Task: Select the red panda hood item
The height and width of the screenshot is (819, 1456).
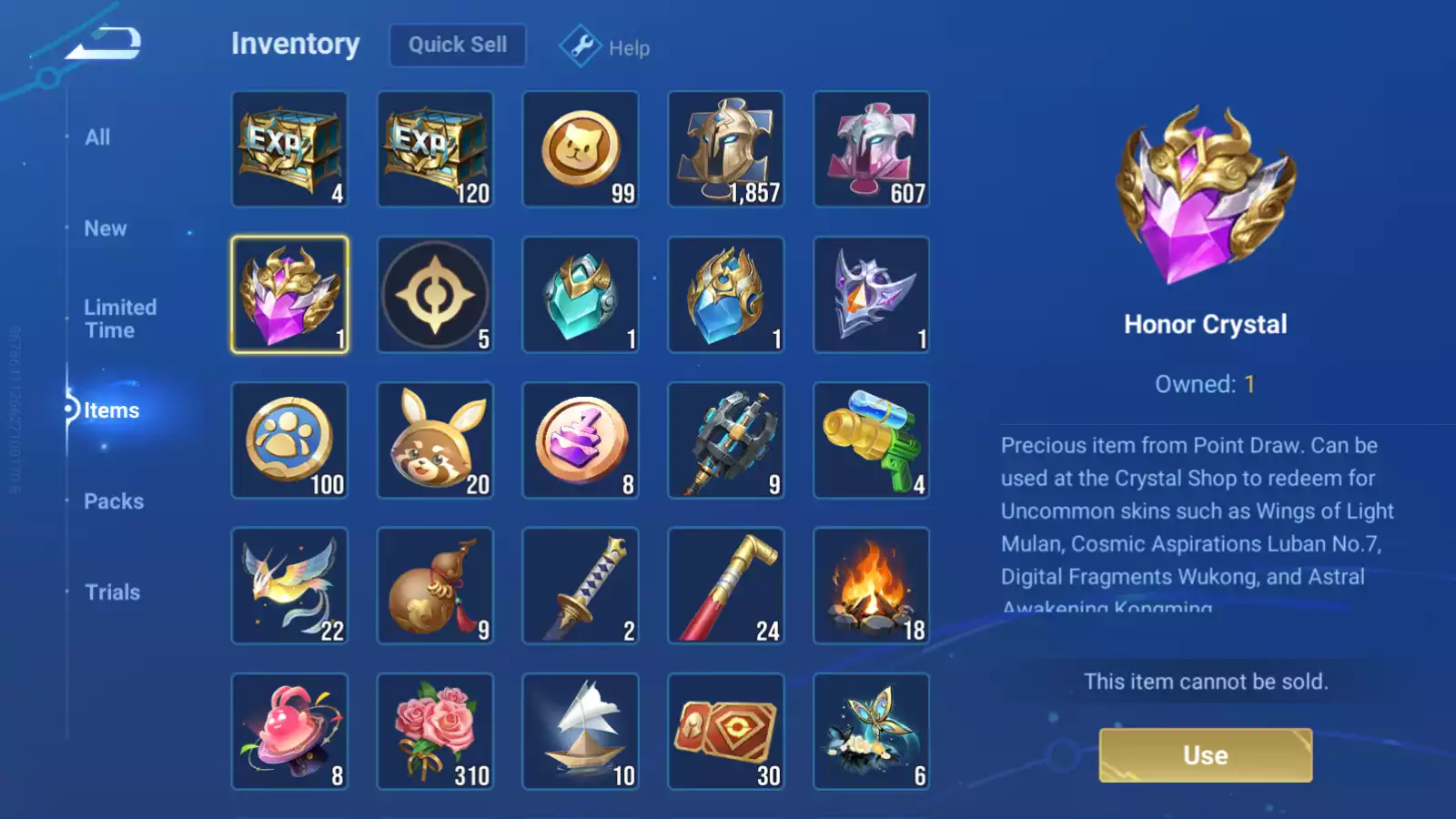Action: (435, 440)
